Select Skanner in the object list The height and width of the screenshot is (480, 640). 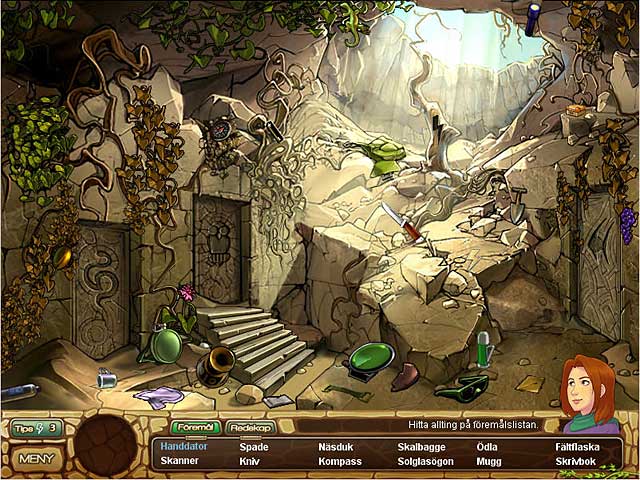click(179, 462)
